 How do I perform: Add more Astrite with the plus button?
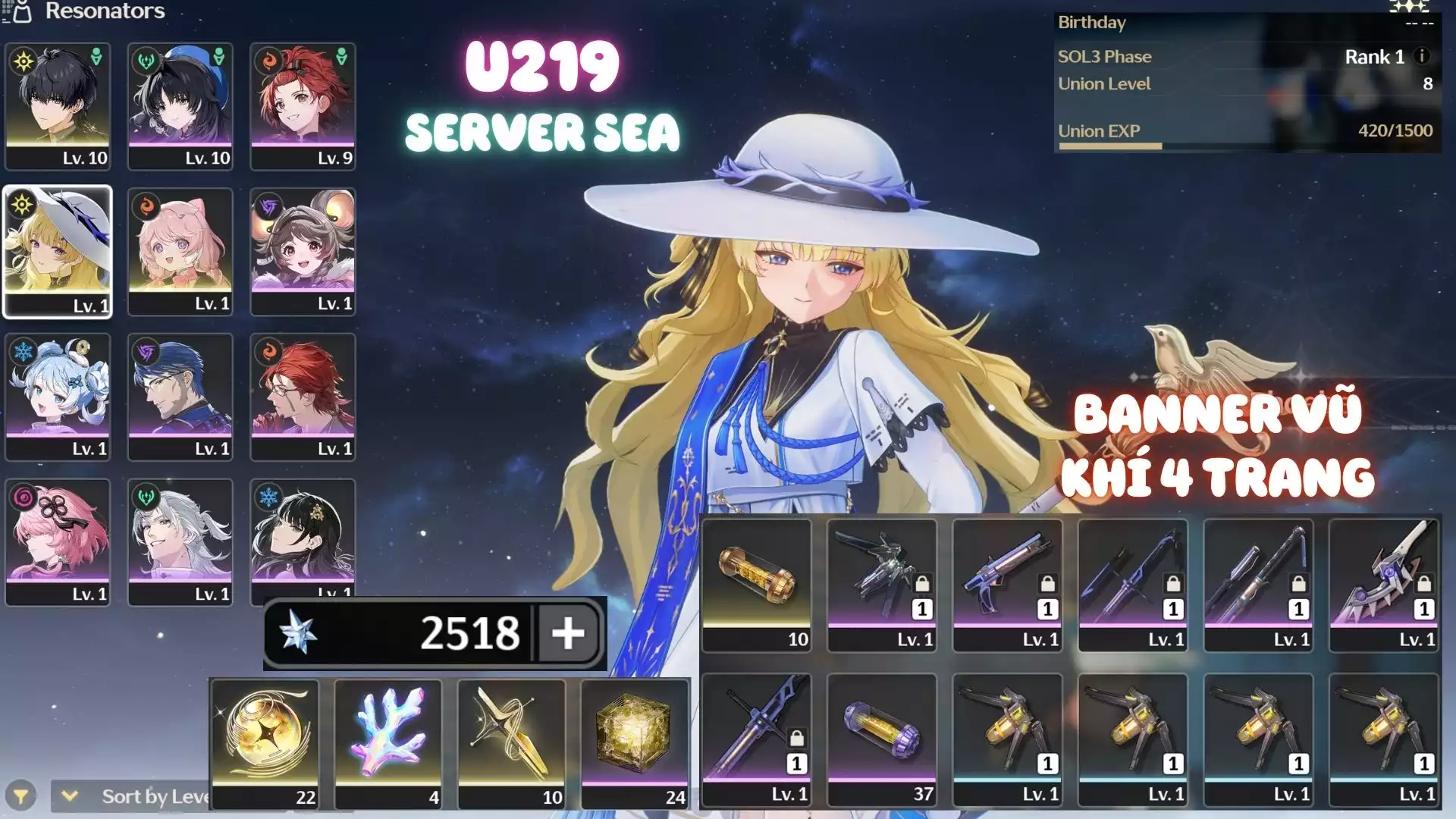point(568,633)
